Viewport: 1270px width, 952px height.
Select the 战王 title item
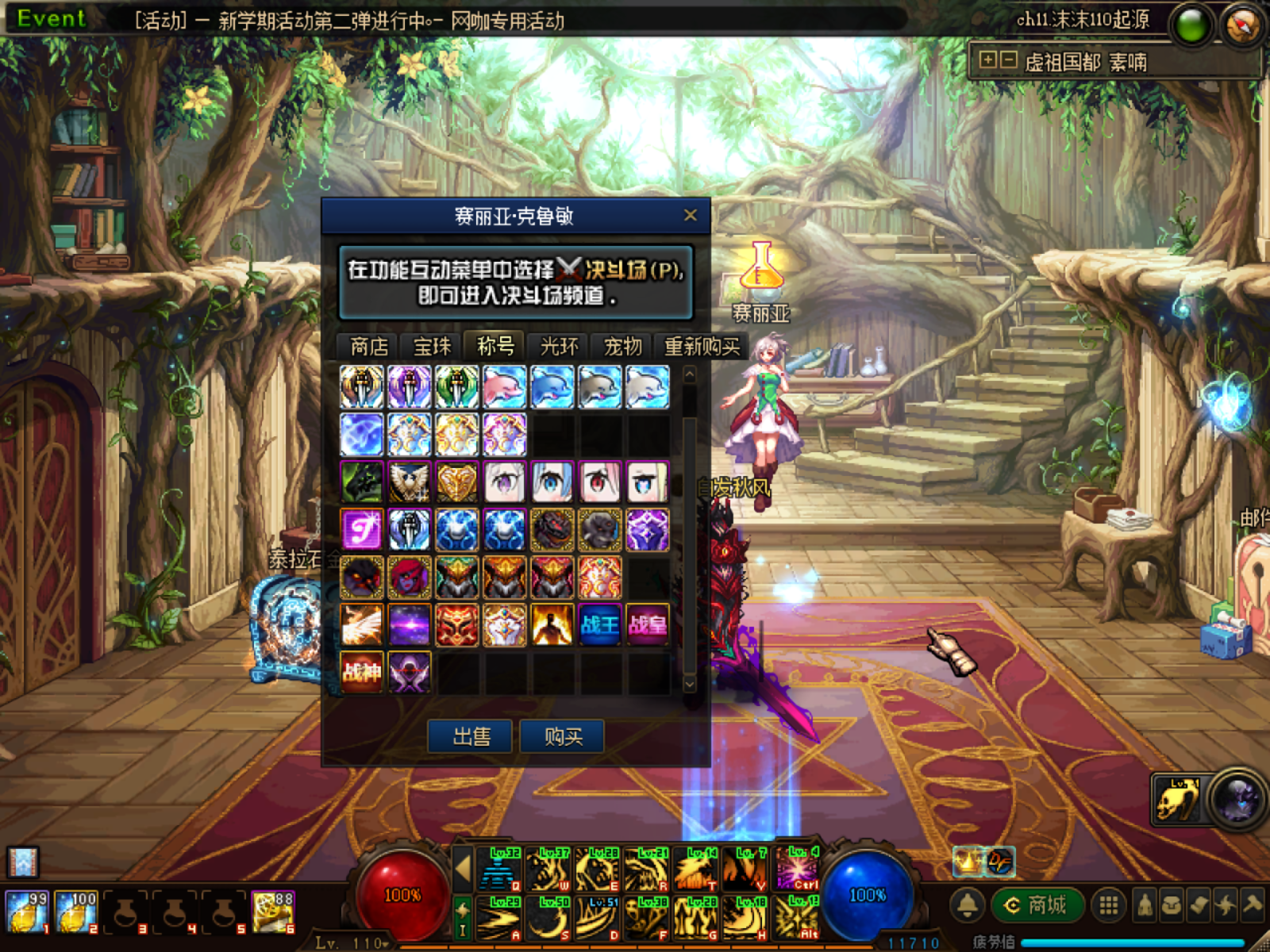point(600,625)
